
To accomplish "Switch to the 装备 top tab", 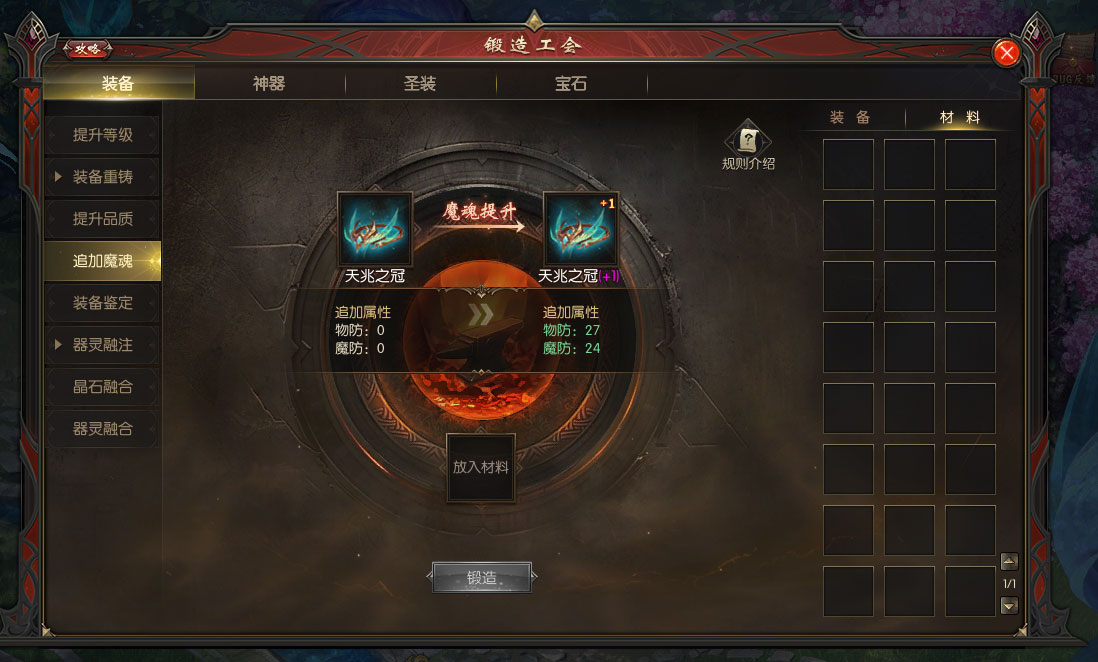I will [x=118, y=84].
